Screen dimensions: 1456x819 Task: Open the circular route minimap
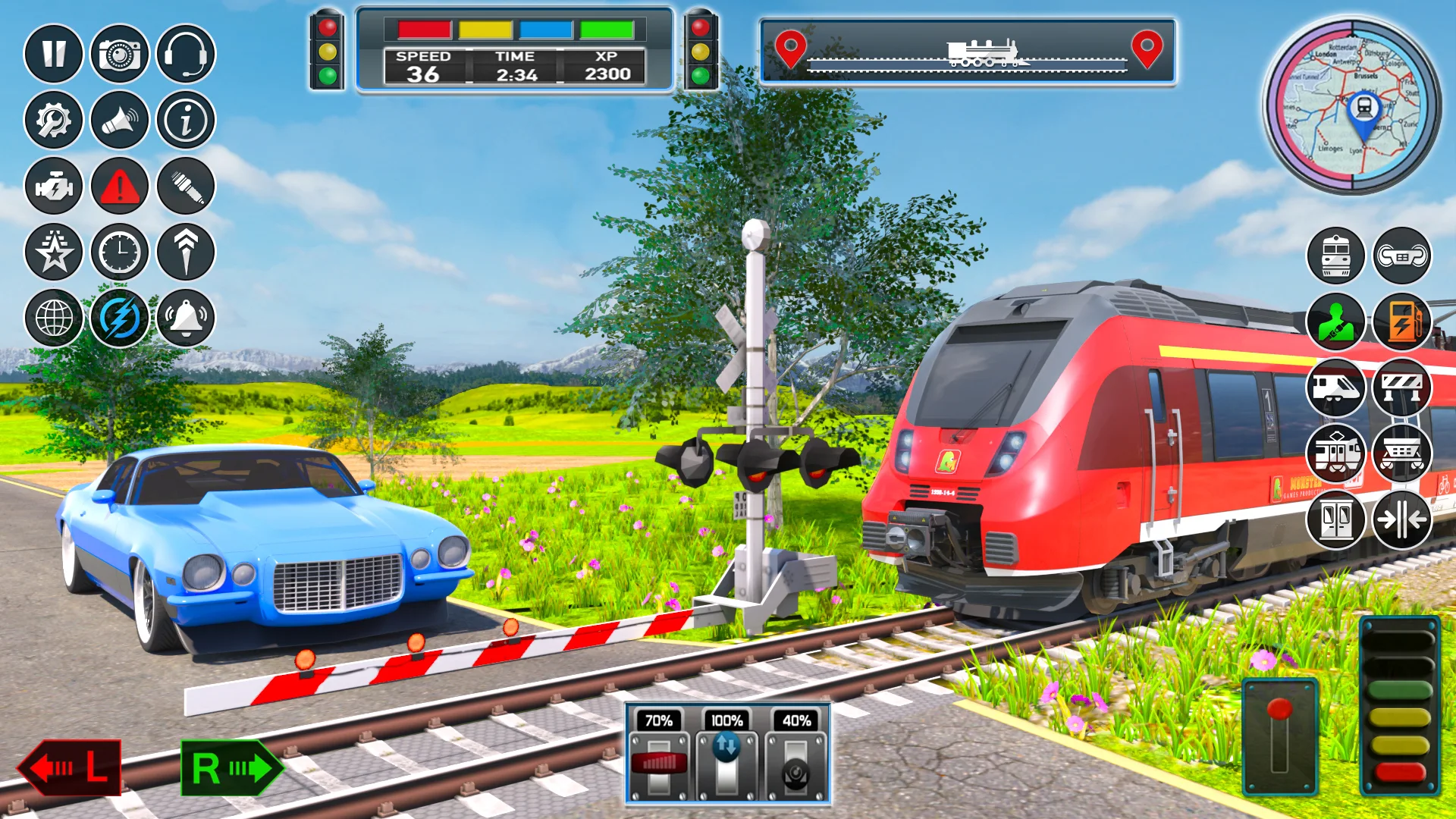point(1353,105)
